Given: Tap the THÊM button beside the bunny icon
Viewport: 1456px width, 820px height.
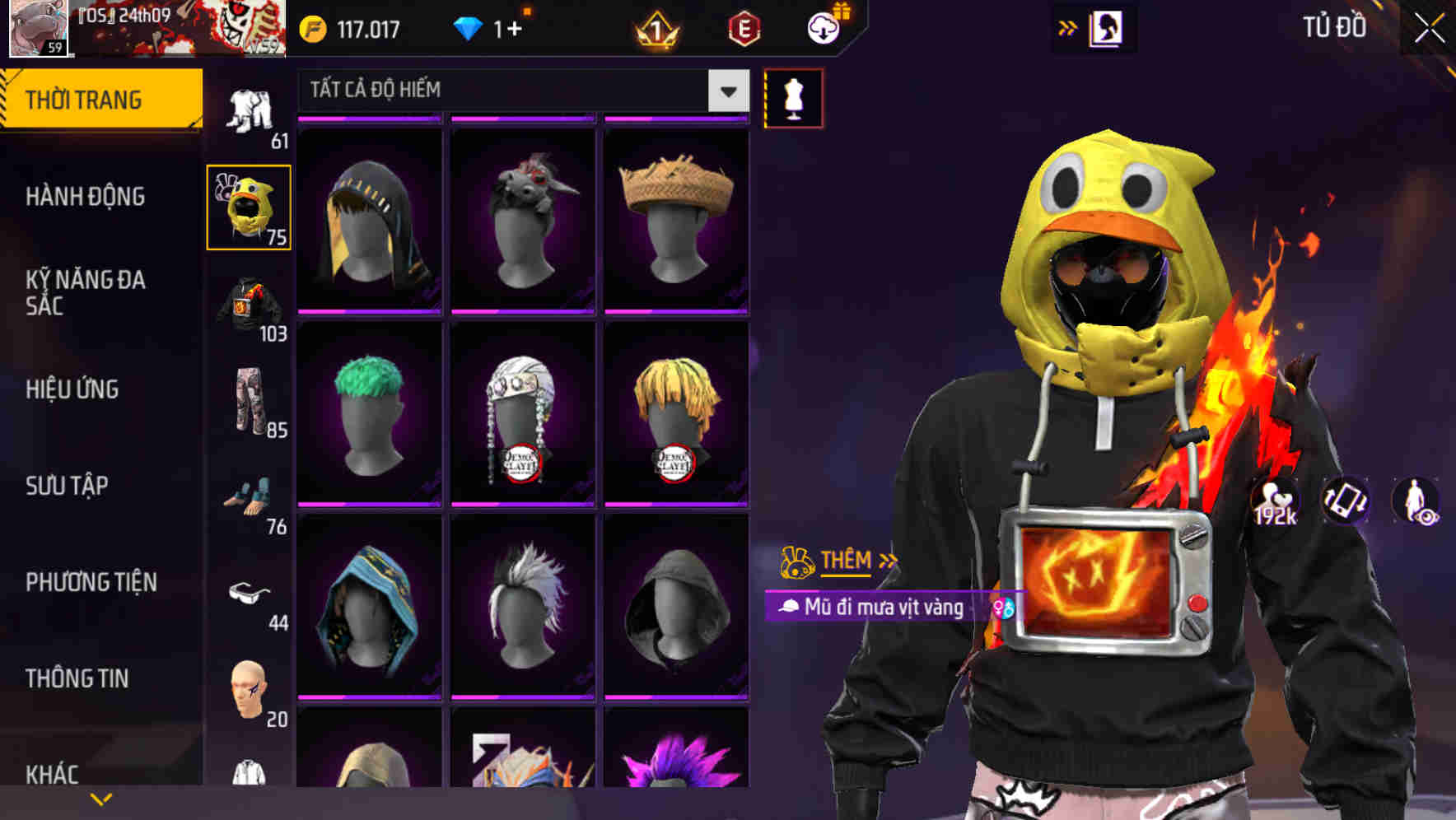Looking at the screenshot, I should tap(847, 561).
